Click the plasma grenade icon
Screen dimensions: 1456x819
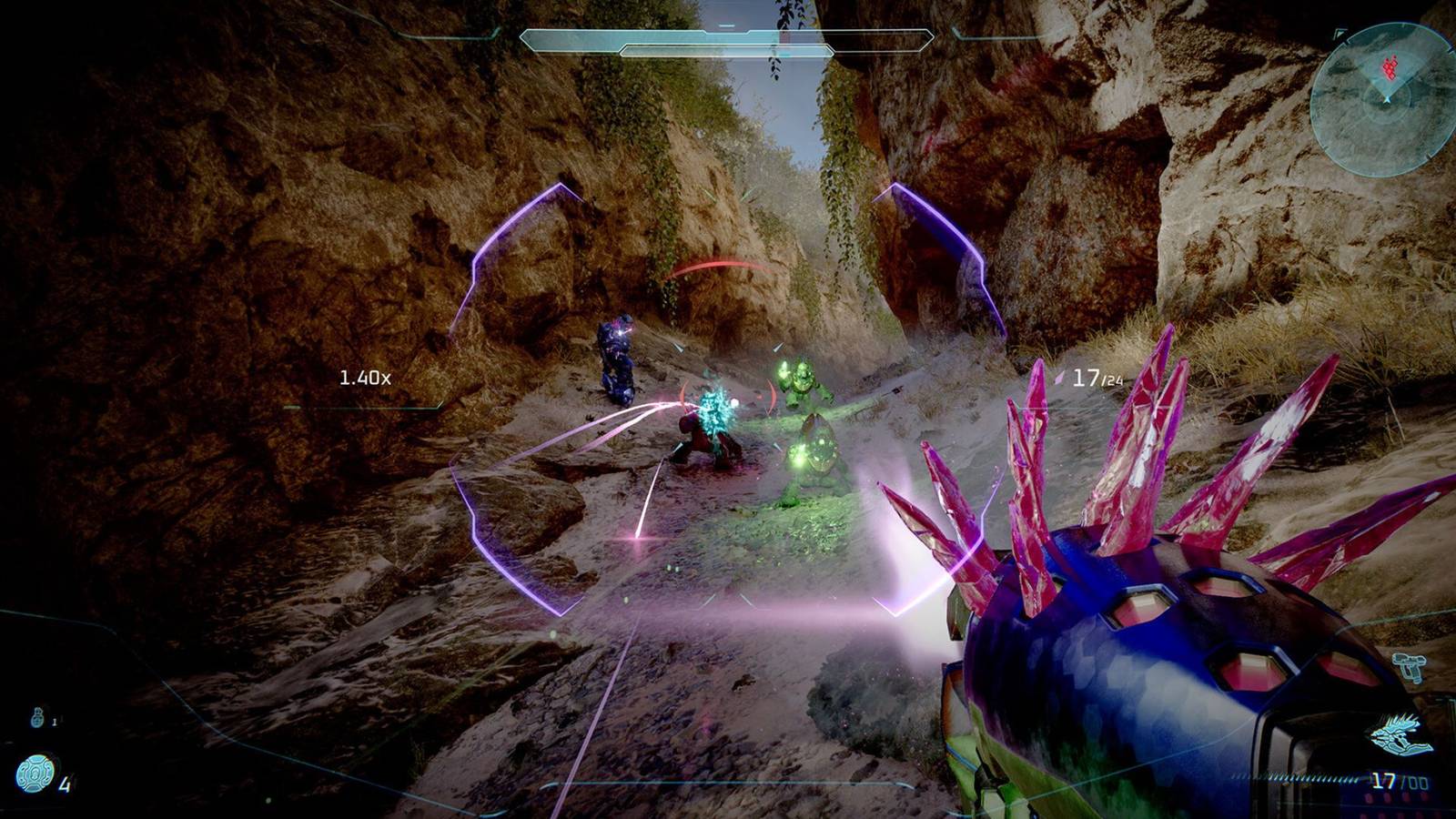[x=37, y=717]
